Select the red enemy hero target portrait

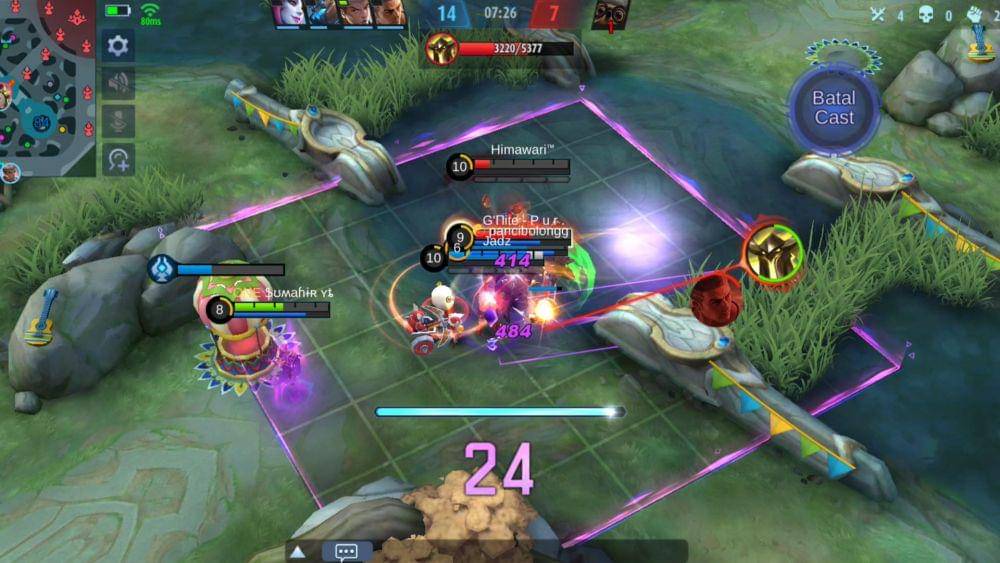click(716, 298)
